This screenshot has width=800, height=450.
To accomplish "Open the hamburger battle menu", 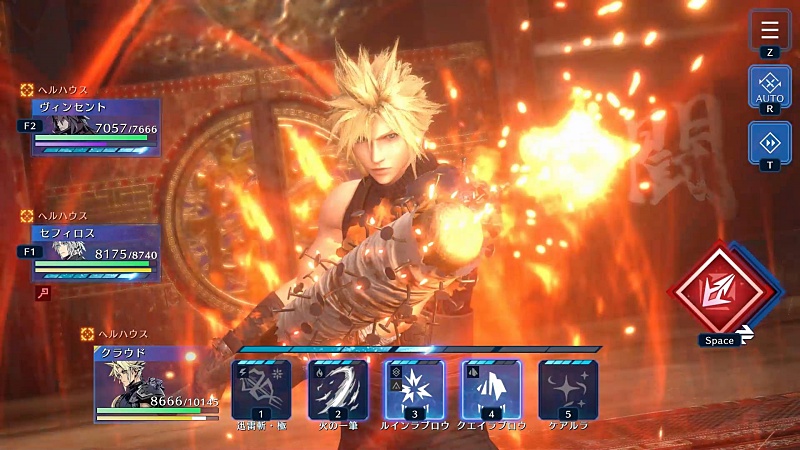I will click(x=769, y=29).
